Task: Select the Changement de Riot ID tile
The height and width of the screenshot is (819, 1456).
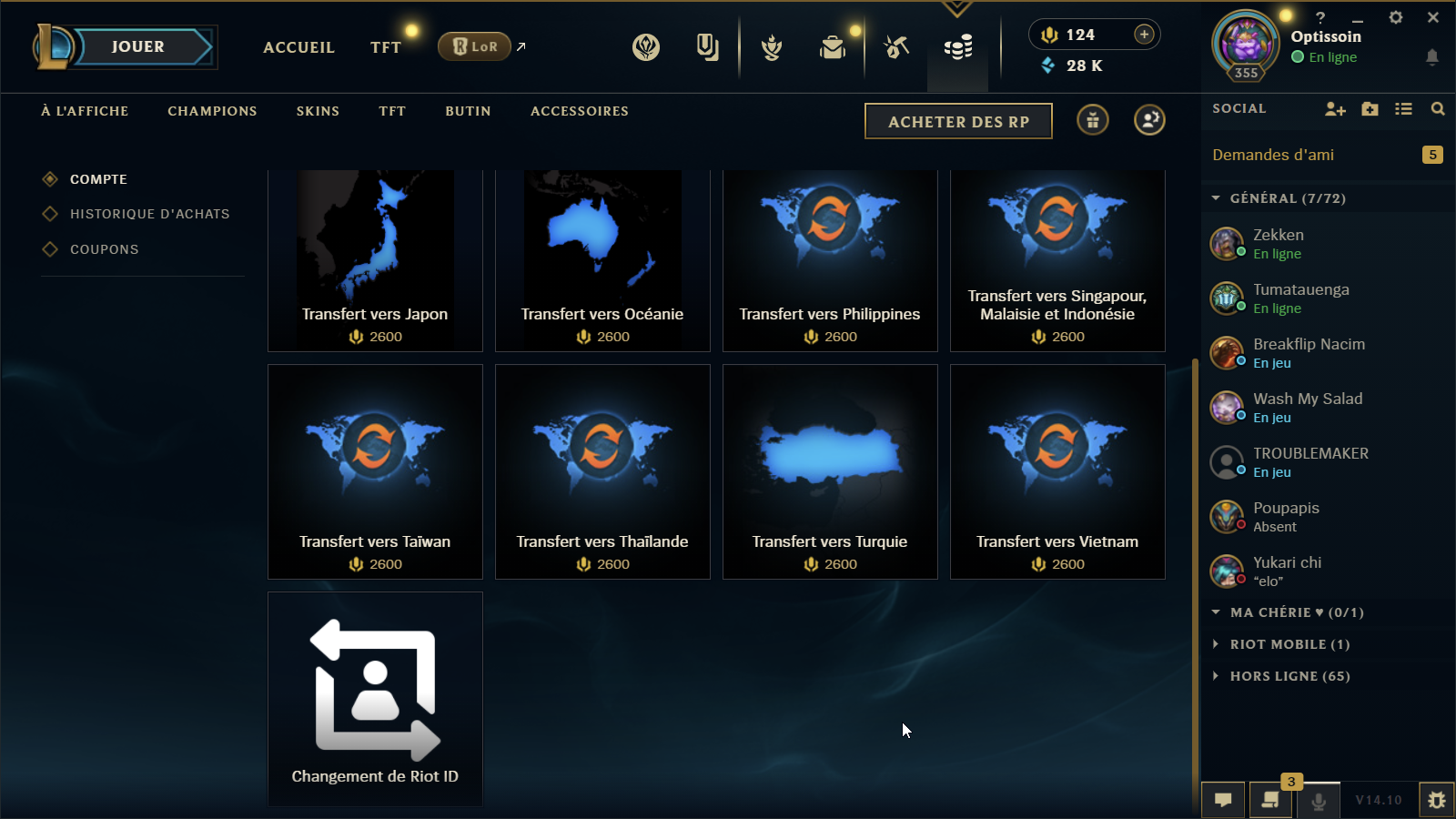Action: [x=375, y=698]
